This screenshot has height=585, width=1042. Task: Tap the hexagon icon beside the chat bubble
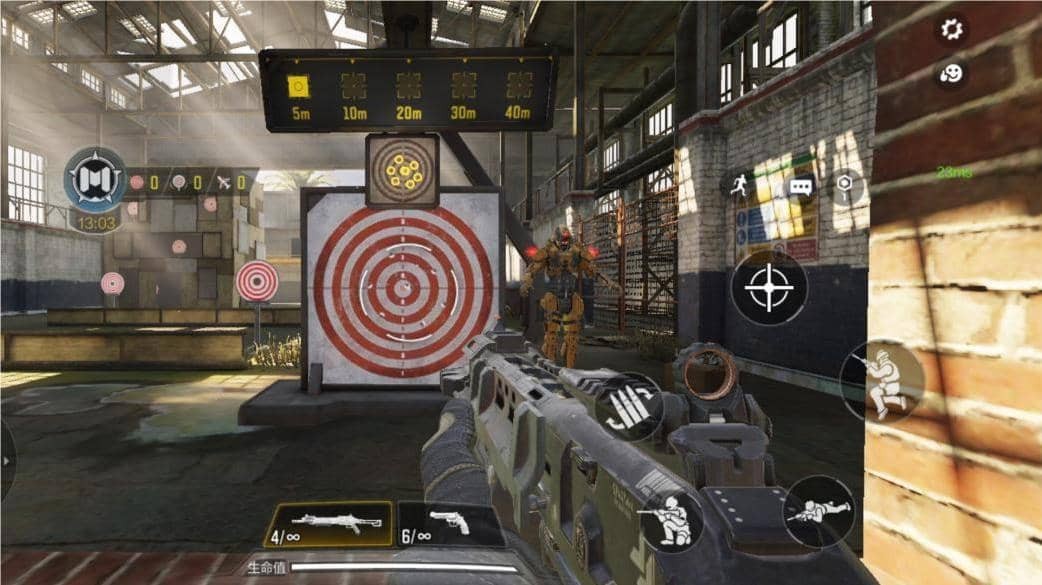(x=847, y=185)
